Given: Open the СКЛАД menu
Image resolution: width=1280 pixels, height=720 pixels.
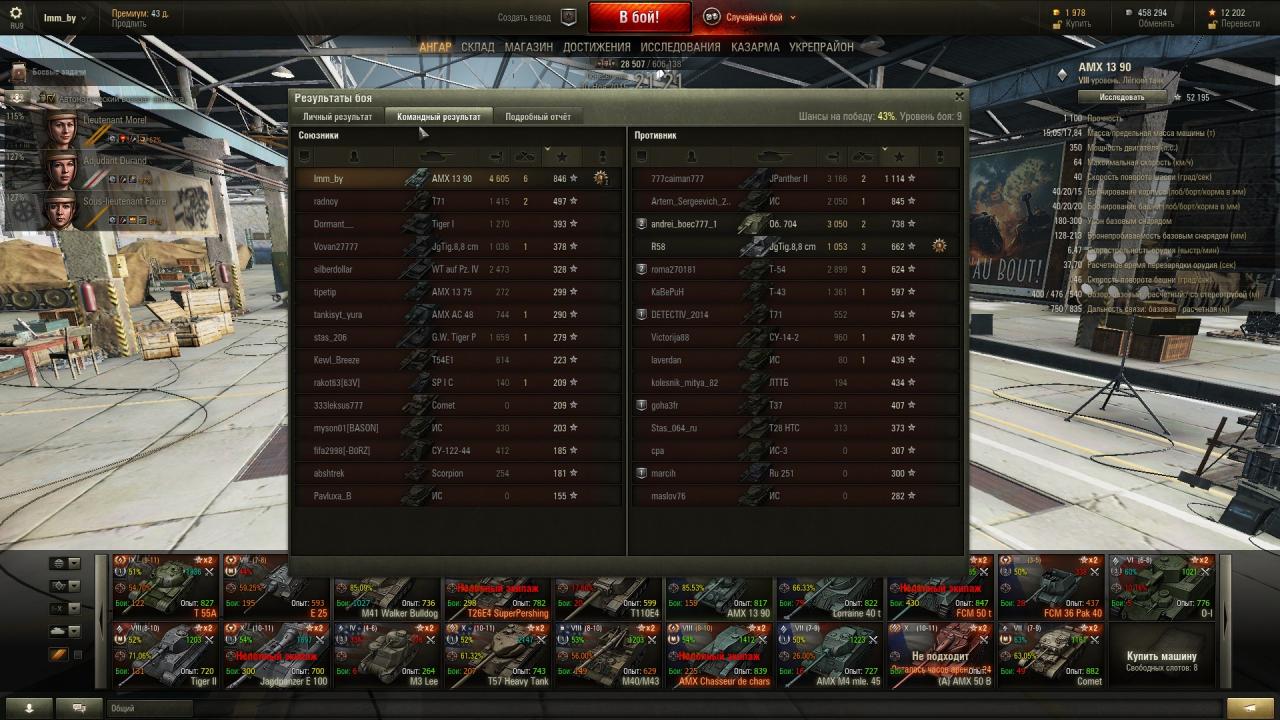Looking at the screenshot, I should [x=478, y=47].
